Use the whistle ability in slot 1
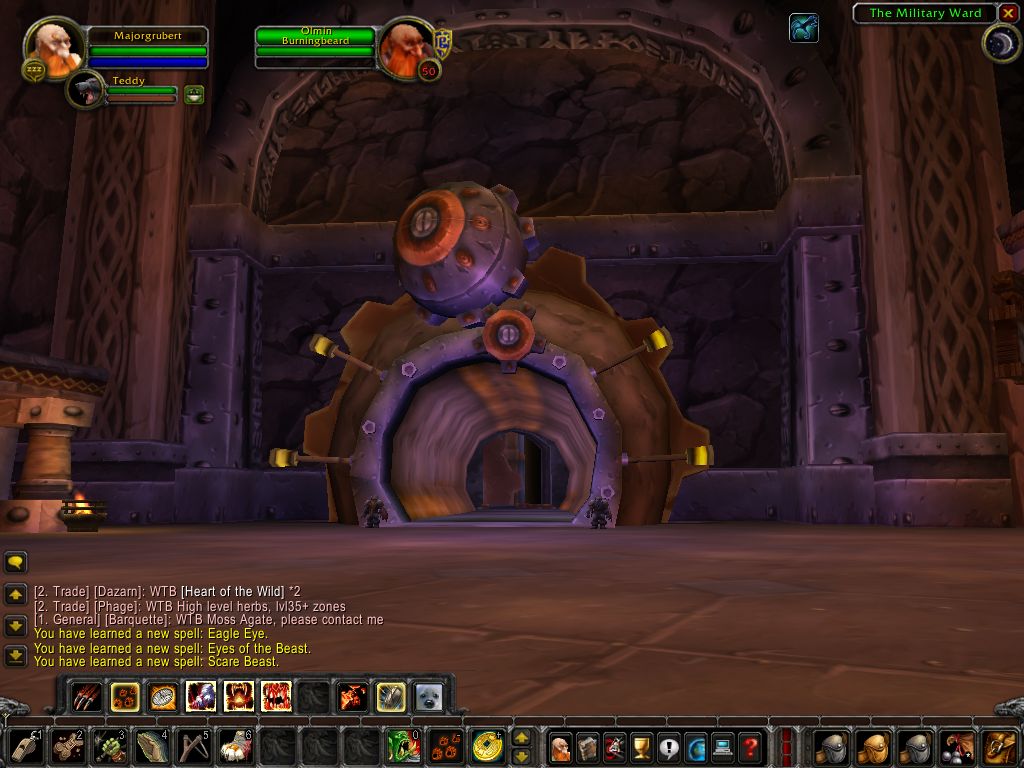 27,746
